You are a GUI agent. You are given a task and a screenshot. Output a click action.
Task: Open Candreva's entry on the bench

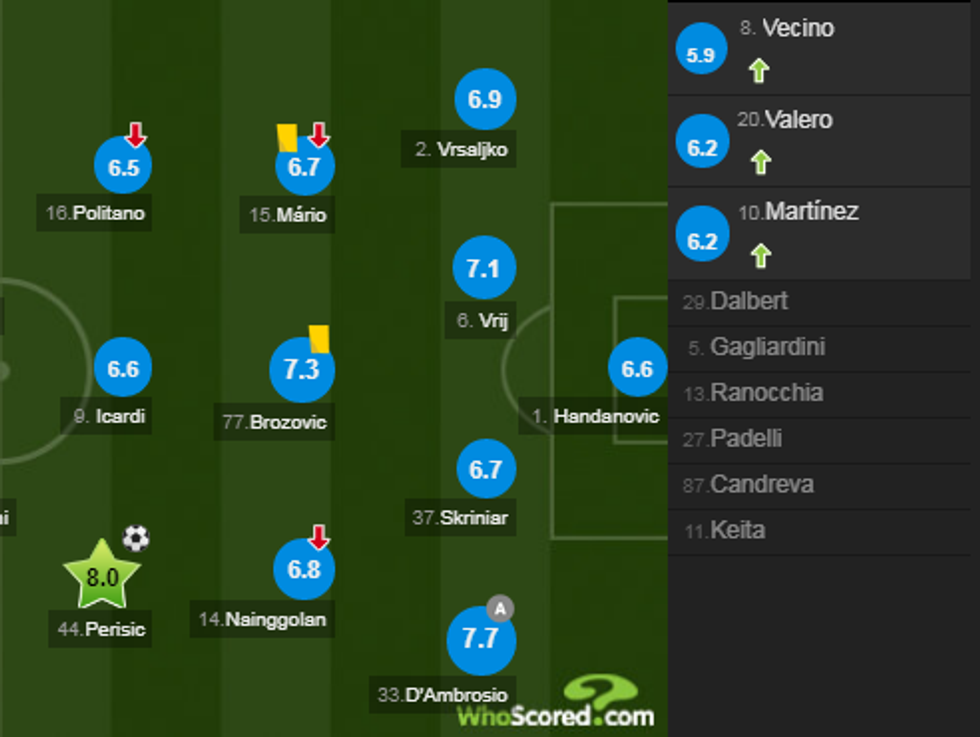761,485
